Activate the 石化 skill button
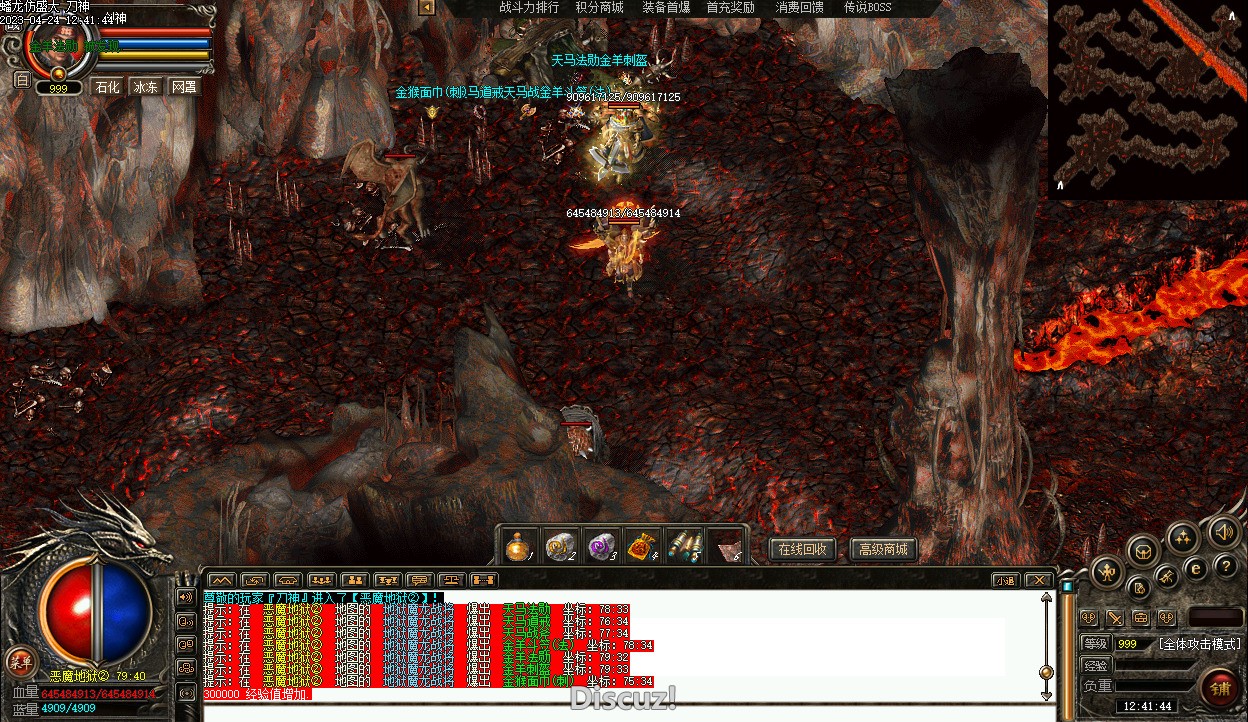The image size is (1248, 722). (x=107, y=87)
